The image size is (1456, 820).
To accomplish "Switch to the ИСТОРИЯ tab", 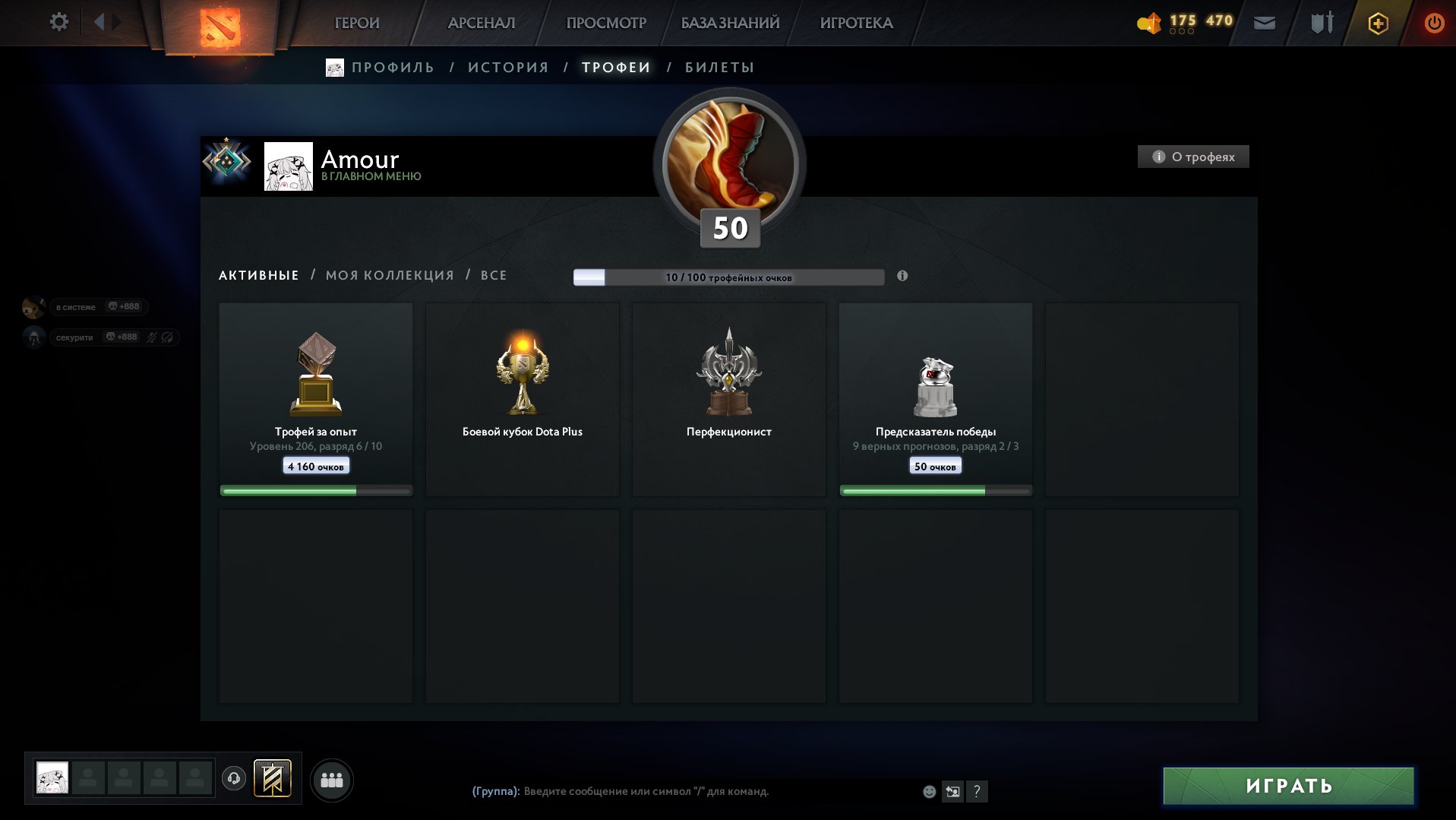I will pos(509,67).
